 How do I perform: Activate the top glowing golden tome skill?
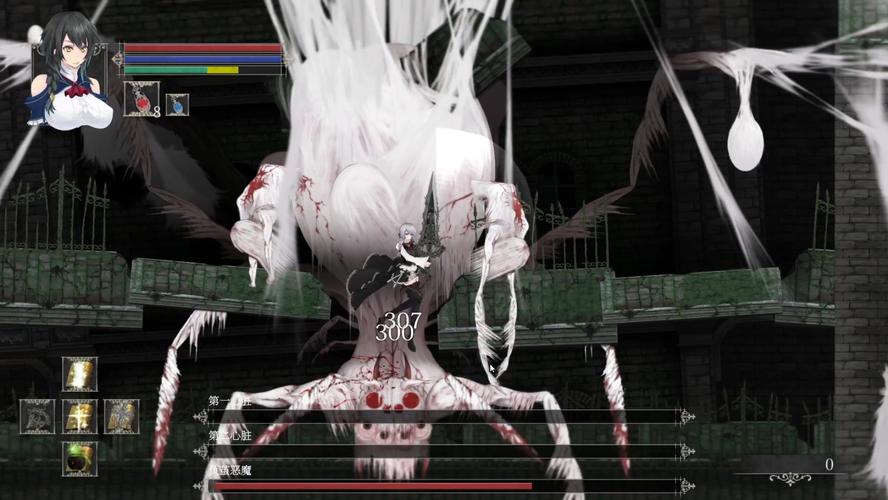tap(80, 374)
